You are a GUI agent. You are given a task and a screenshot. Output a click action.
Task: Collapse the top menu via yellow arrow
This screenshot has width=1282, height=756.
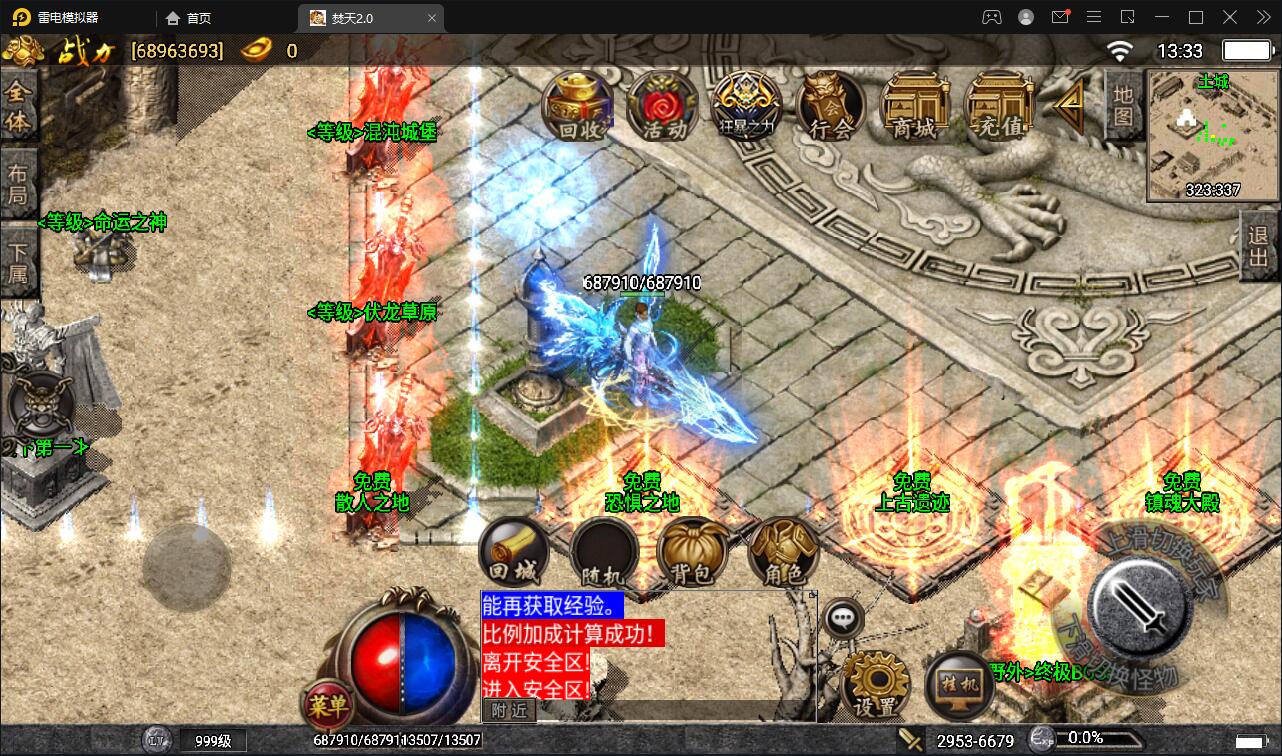click(1070, 103)
